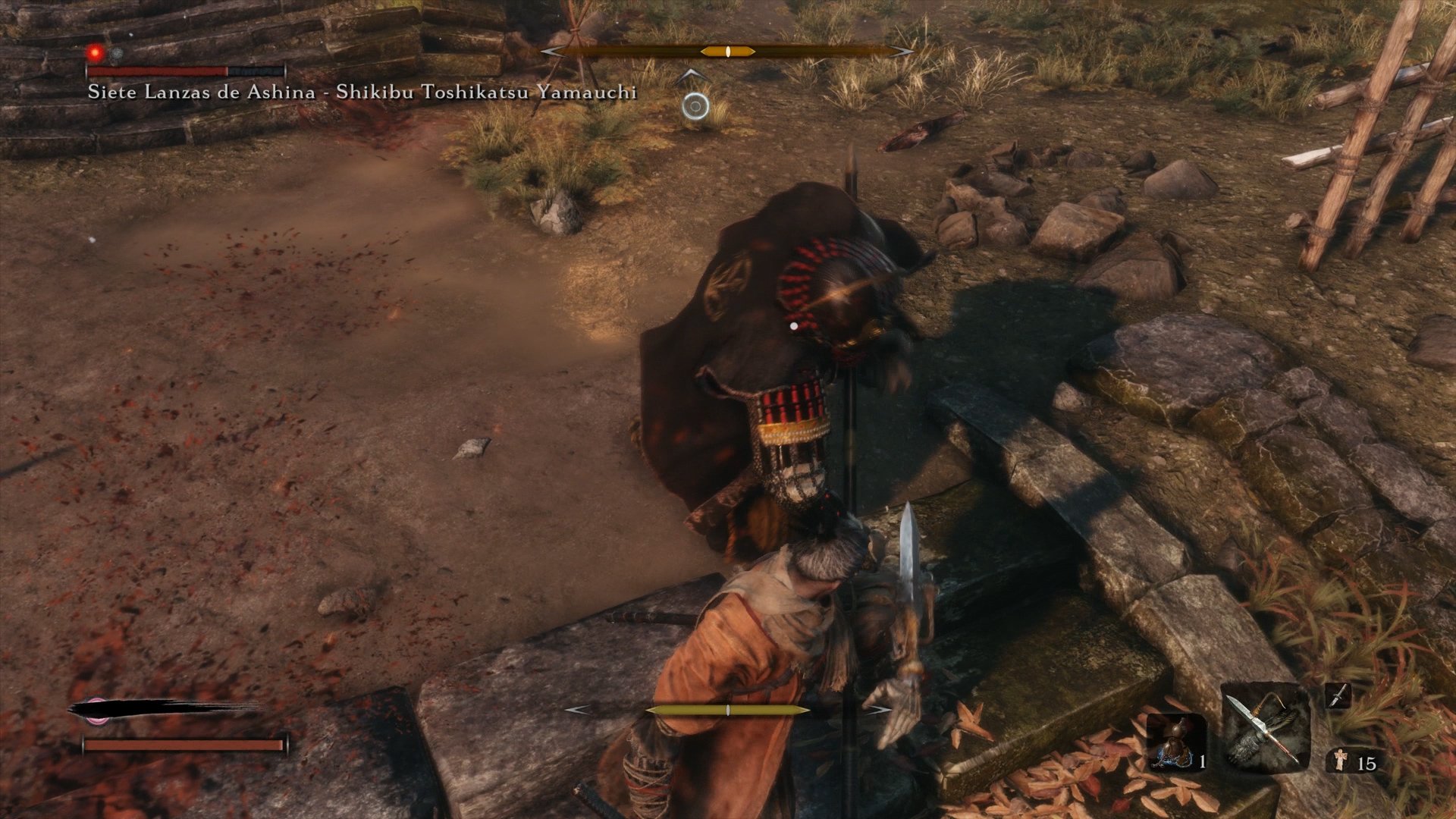
Task: Use the Healing Gourd quick item
Action: [1175, 743]
